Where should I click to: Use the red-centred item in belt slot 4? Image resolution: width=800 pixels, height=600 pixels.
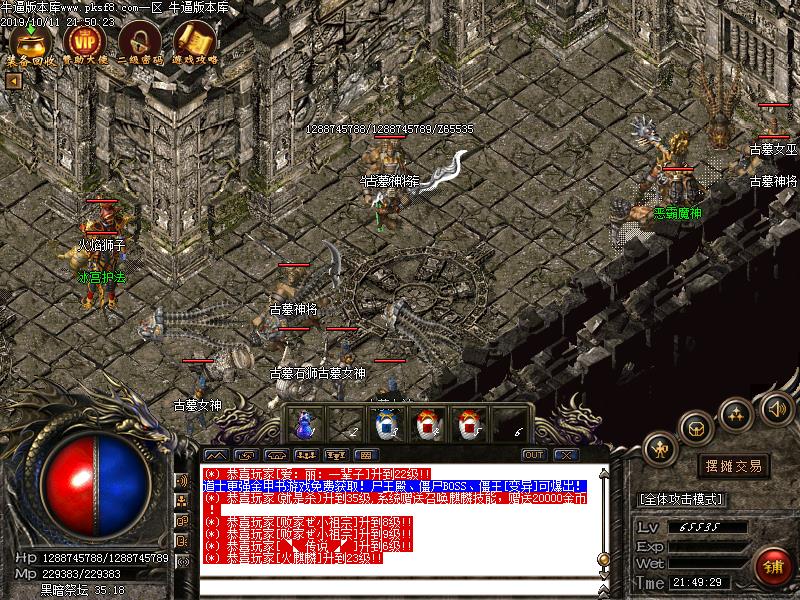tap(428, 423)
